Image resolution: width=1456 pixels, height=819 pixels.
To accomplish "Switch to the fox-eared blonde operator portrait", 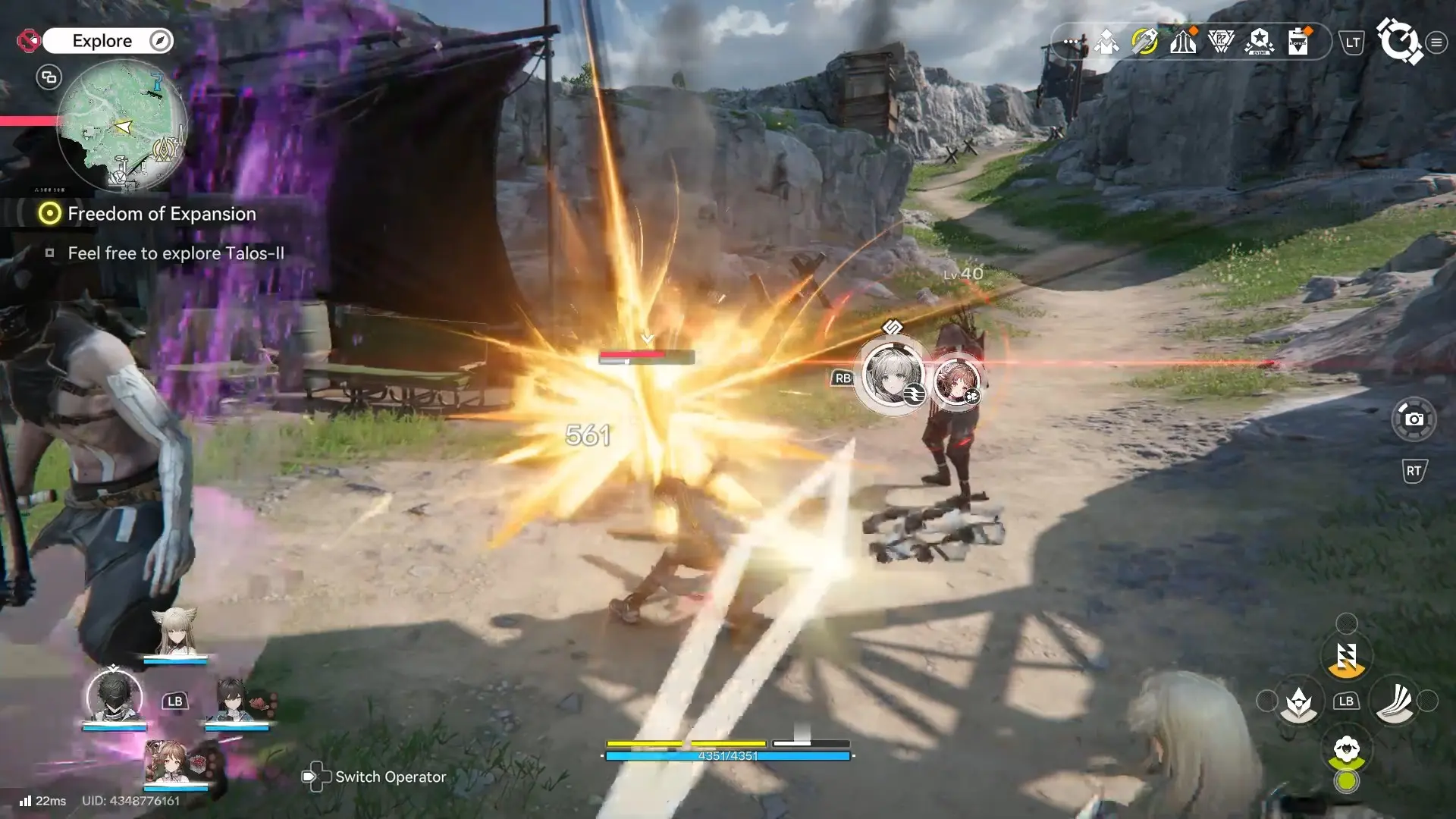I will [x=175, y=633].
